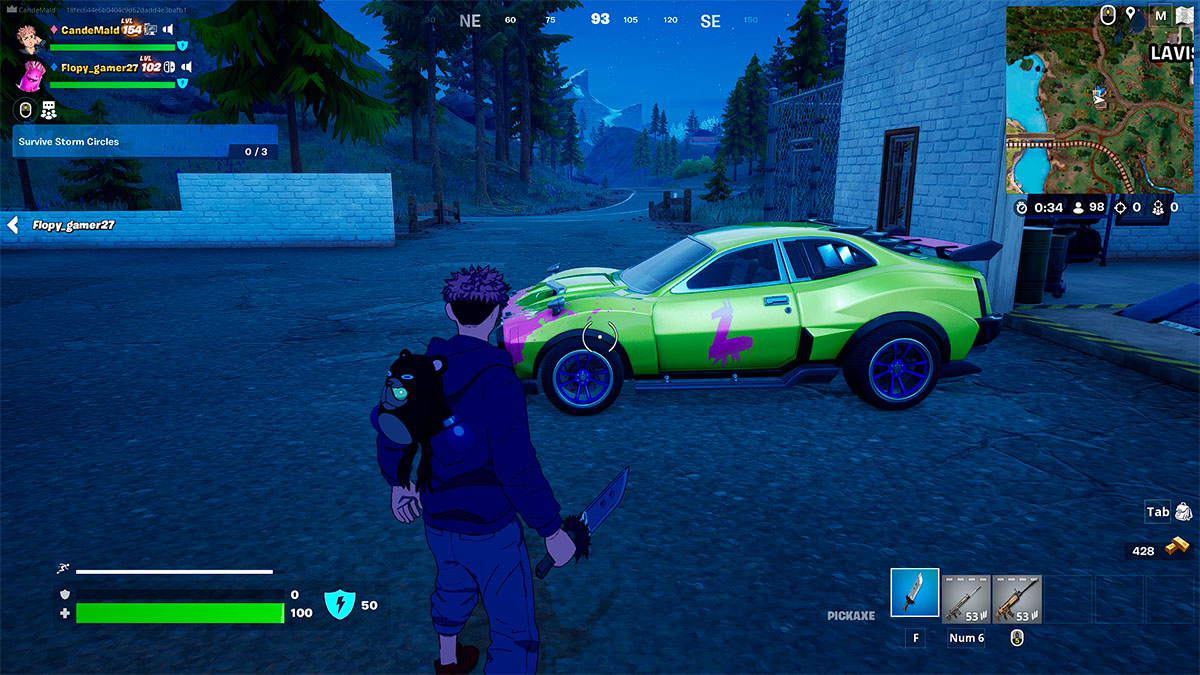The image size is (1200, 675).
Task: Click the map marker pin icon
Action: (1131, 14)
